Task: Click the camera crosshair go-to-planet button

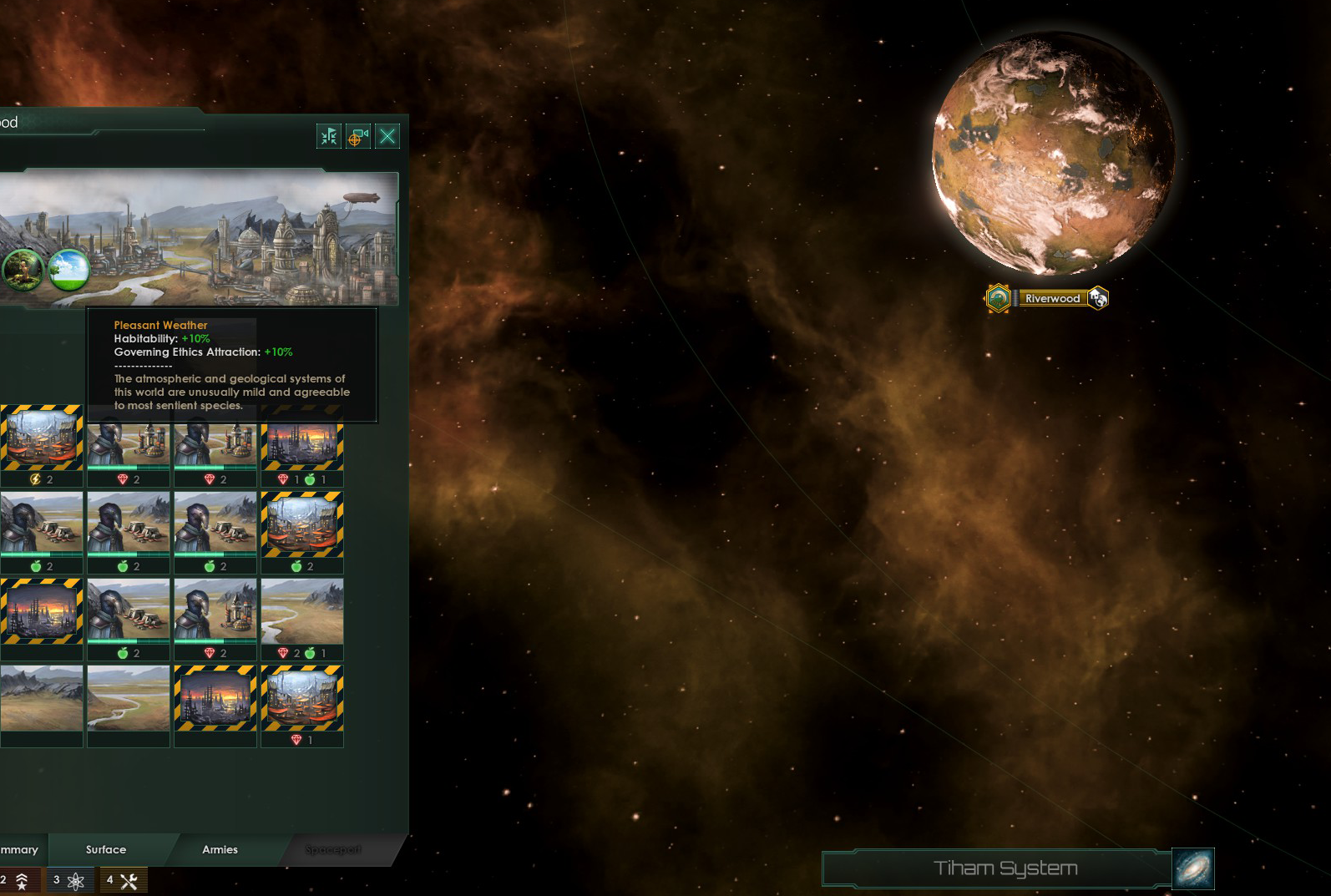Action: pos(358,136)
